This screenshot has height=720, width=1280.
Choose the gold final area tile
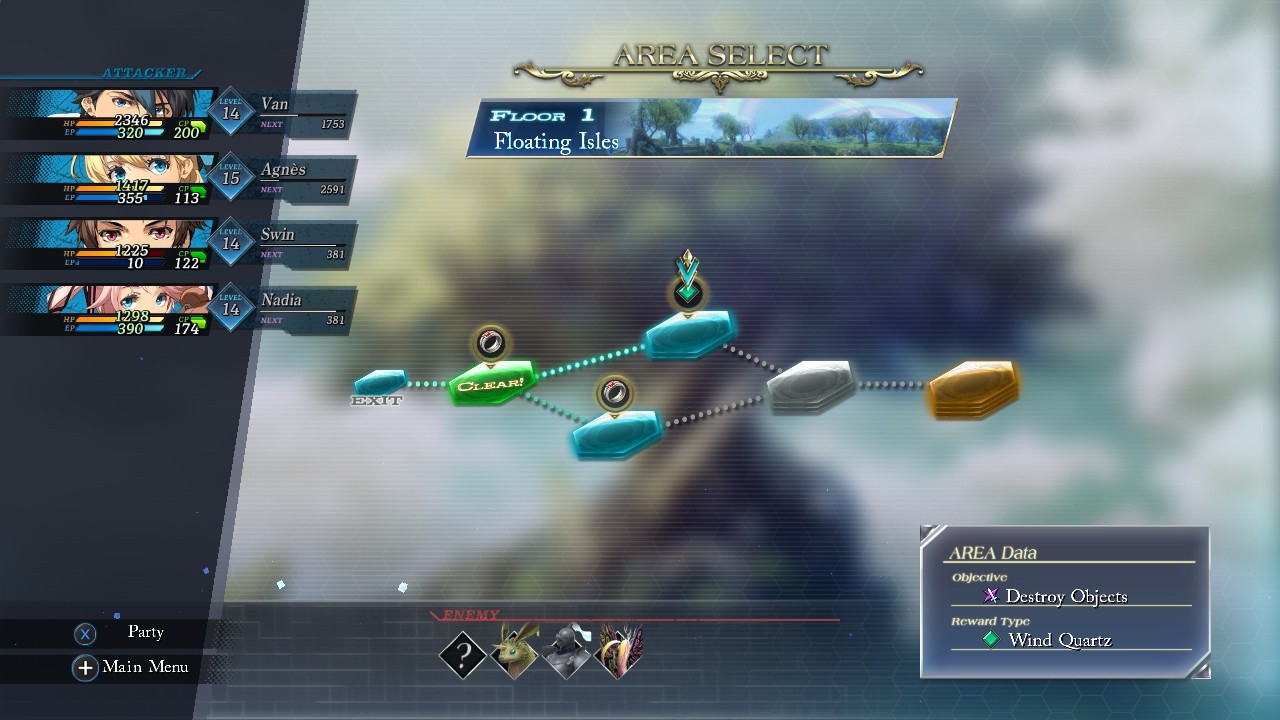(x=973, y=388)
